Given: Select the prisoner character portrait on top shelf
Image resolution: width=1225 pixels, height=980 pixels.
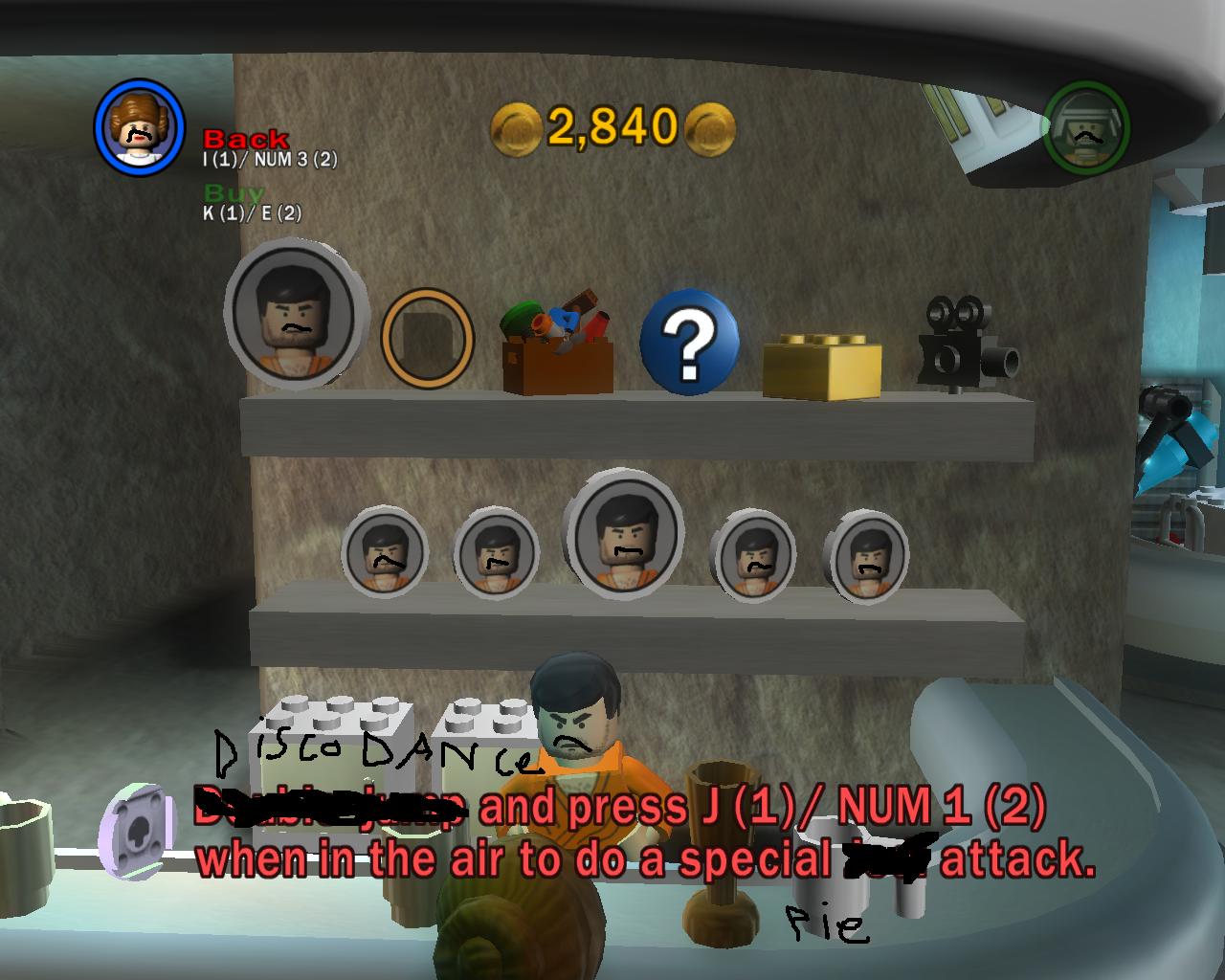Looking at the screenshot, I should 289,321.
